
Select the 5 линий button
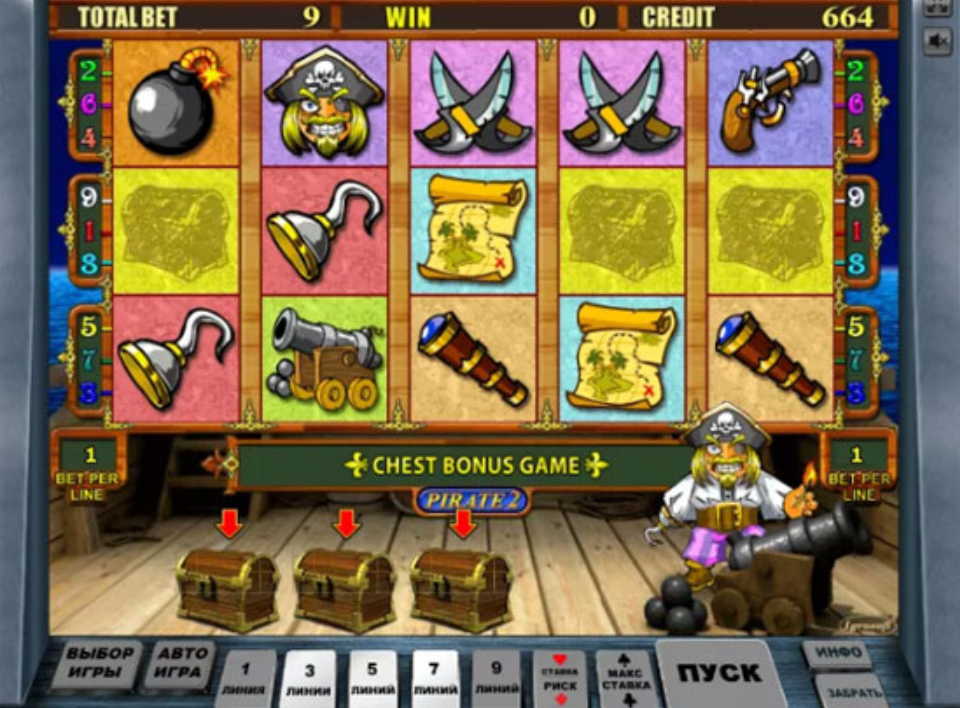click(372, 679)
